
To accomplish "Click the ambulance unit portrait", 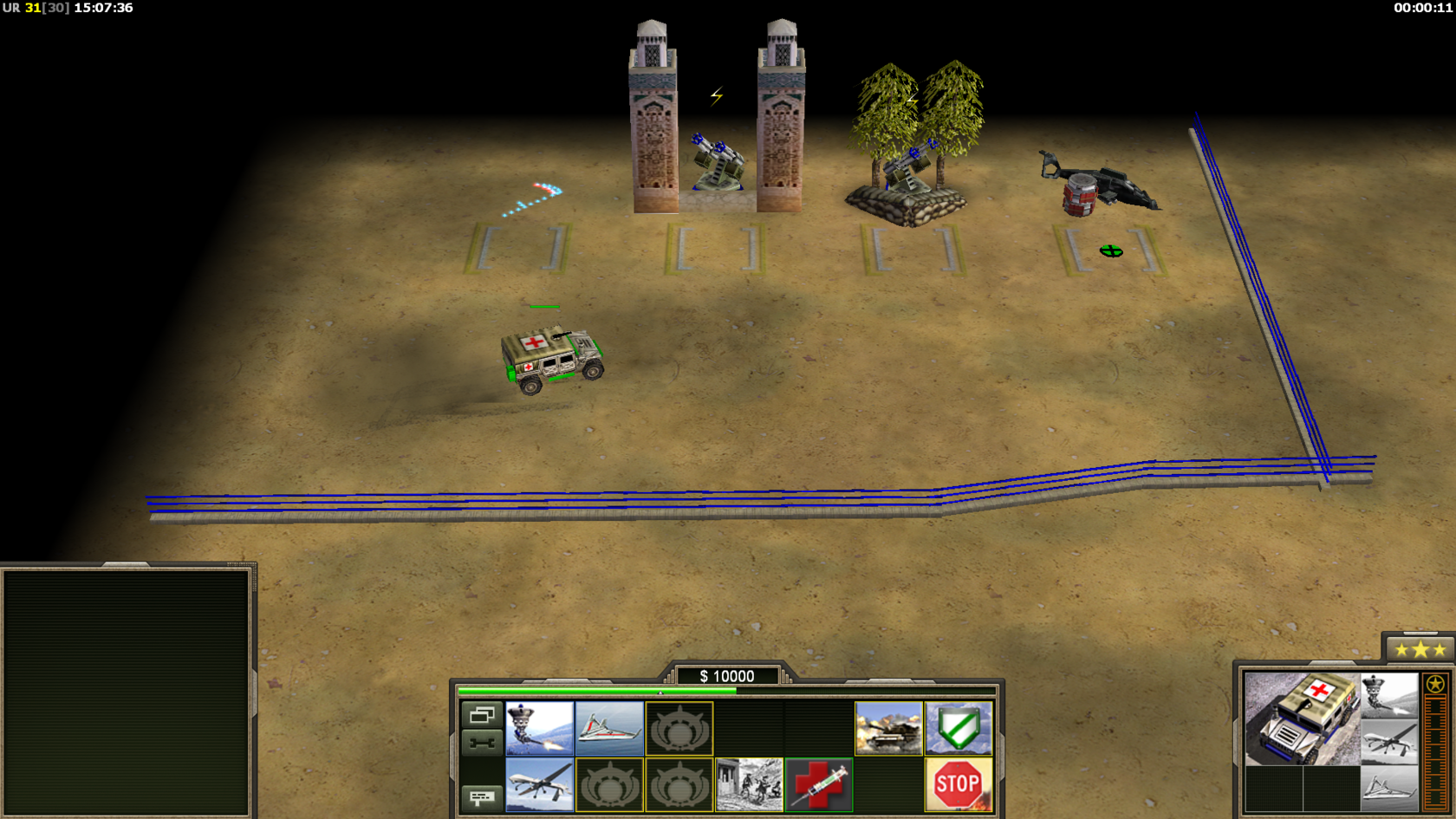I will (1302, 718).
